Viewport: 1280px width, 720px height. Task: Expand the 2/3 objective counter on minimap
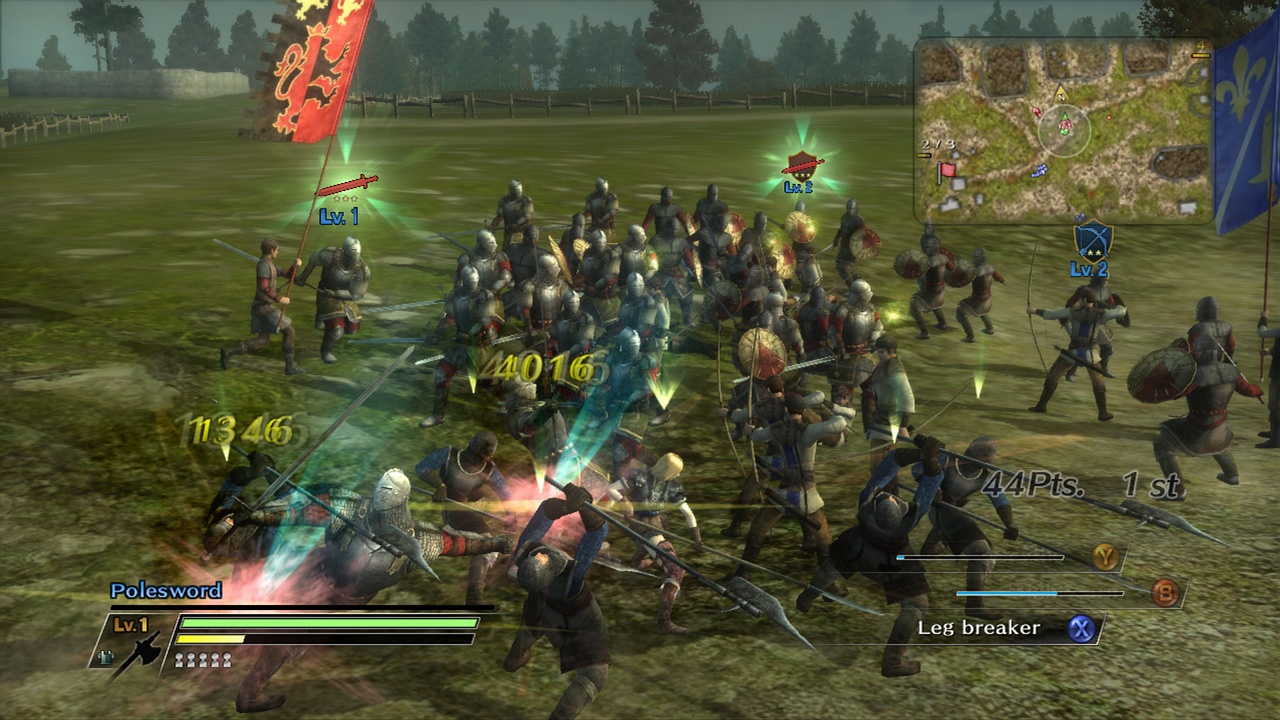coord(937,145)
